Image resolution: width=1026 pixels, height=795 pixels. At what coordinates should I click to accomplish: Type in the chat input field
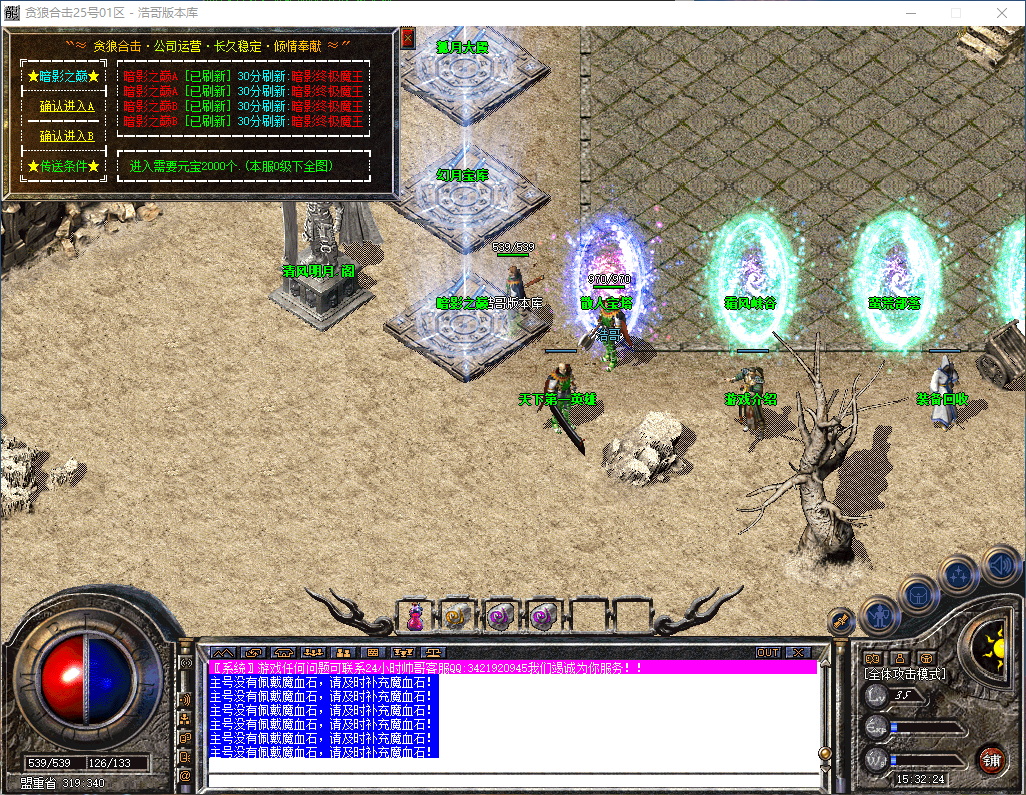(x=510, y=780)
